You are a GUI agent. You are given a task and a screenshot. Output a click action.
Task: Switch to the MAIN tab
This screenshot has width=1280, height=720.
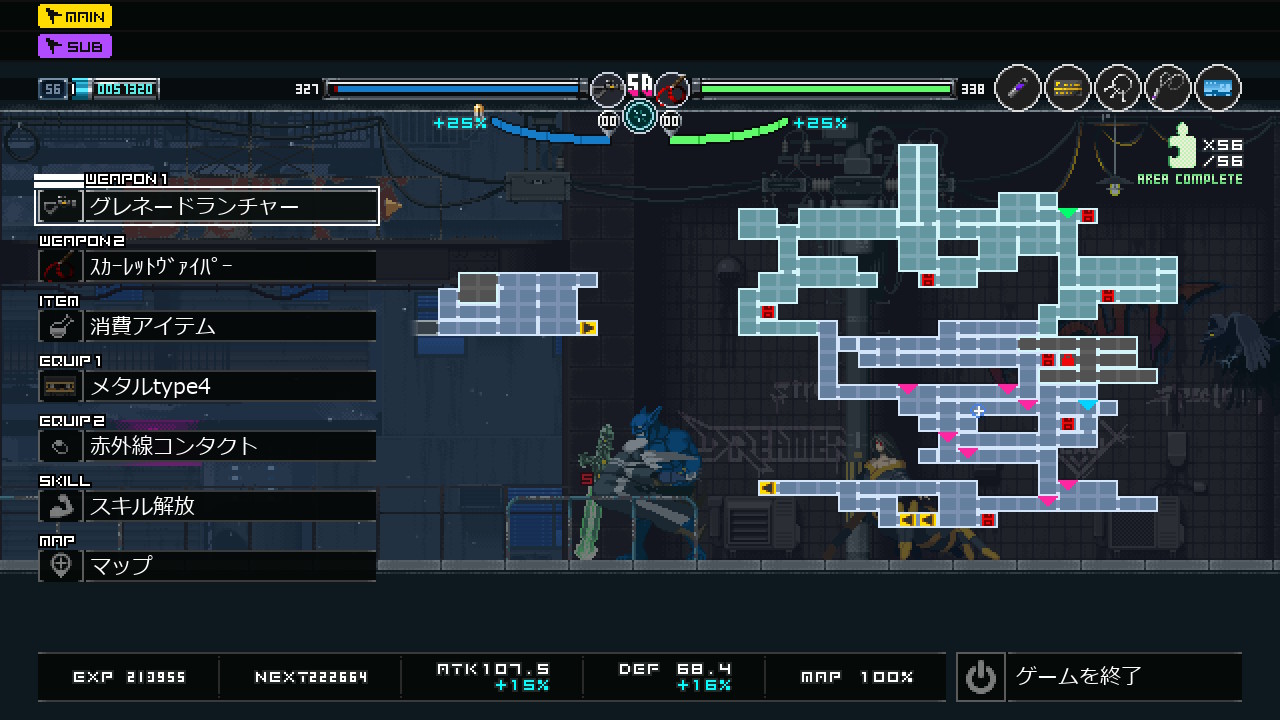[x=75, y=16]
